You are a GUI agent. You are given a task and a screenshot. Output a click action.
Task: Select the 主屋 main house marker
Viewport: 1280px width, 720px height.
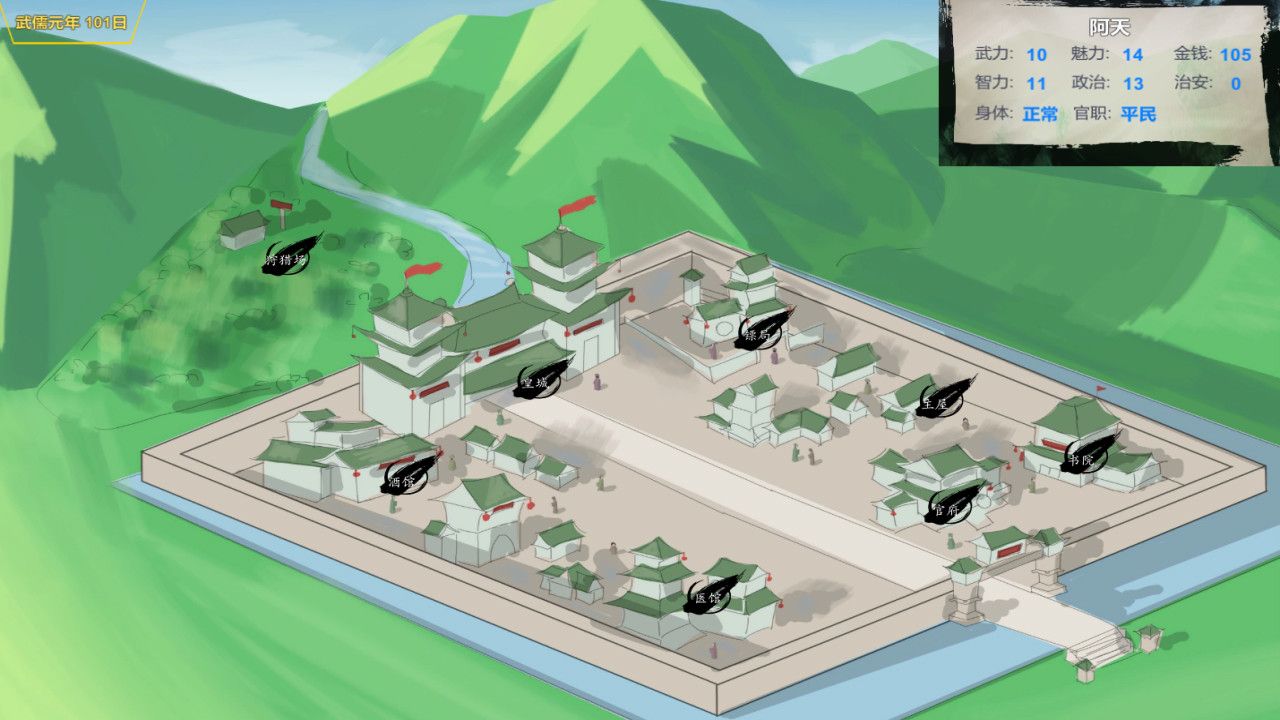(937, 403)
